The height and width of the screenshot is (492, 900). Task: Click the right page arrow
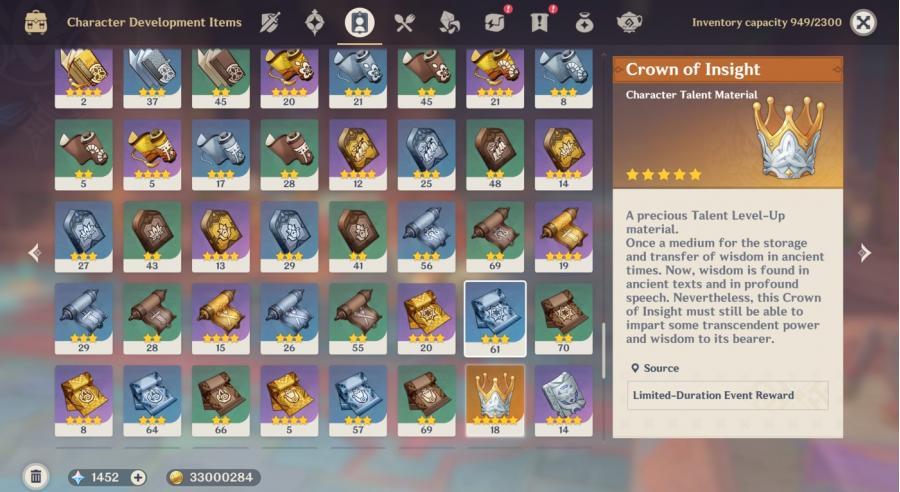pos(864,253)
